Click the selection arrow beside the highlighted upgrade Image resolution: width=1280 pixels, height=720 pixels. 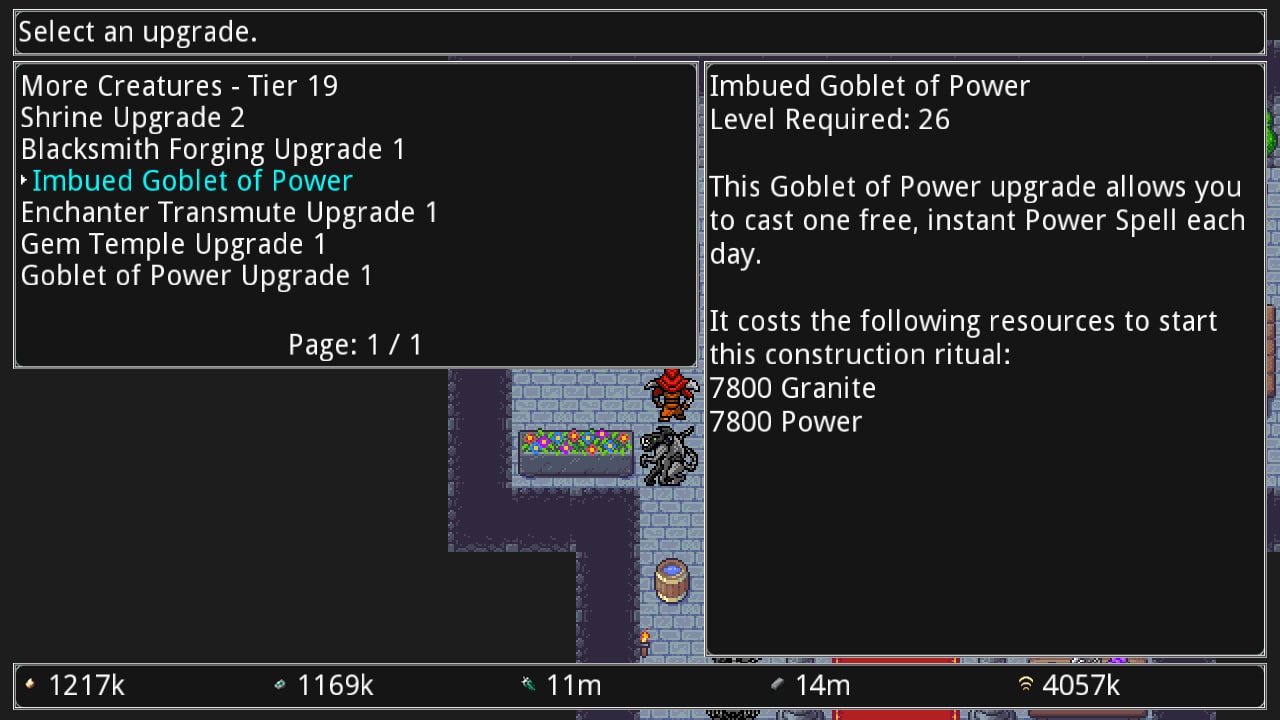[23, 181]
